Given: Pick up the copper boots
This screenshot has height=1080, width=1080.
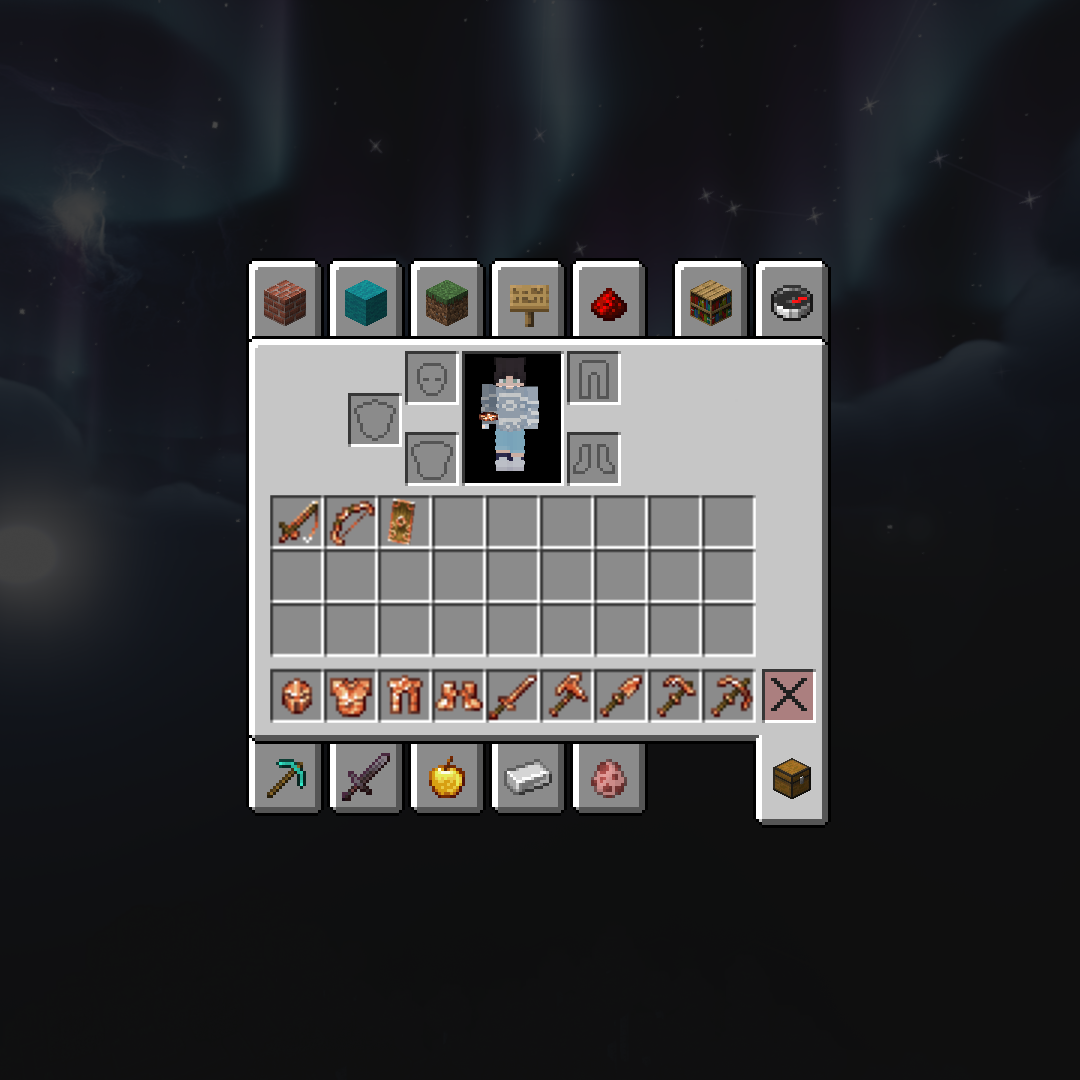Looking at the screenshot, I should click(459, 696).
